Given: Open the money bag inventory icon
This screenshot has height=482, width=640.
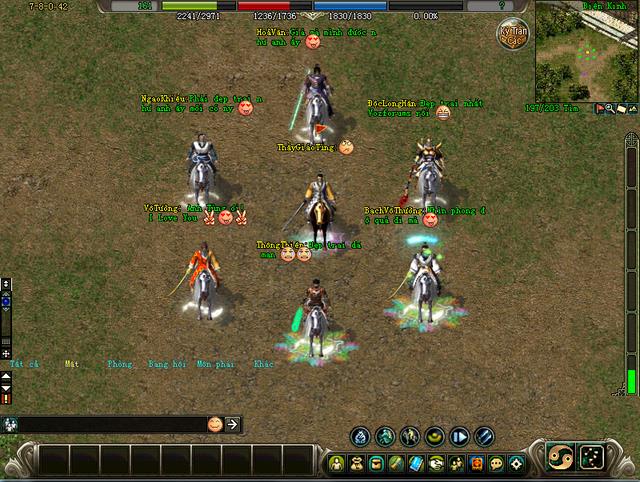Looking at the screenshot, I should coord(357,463).
